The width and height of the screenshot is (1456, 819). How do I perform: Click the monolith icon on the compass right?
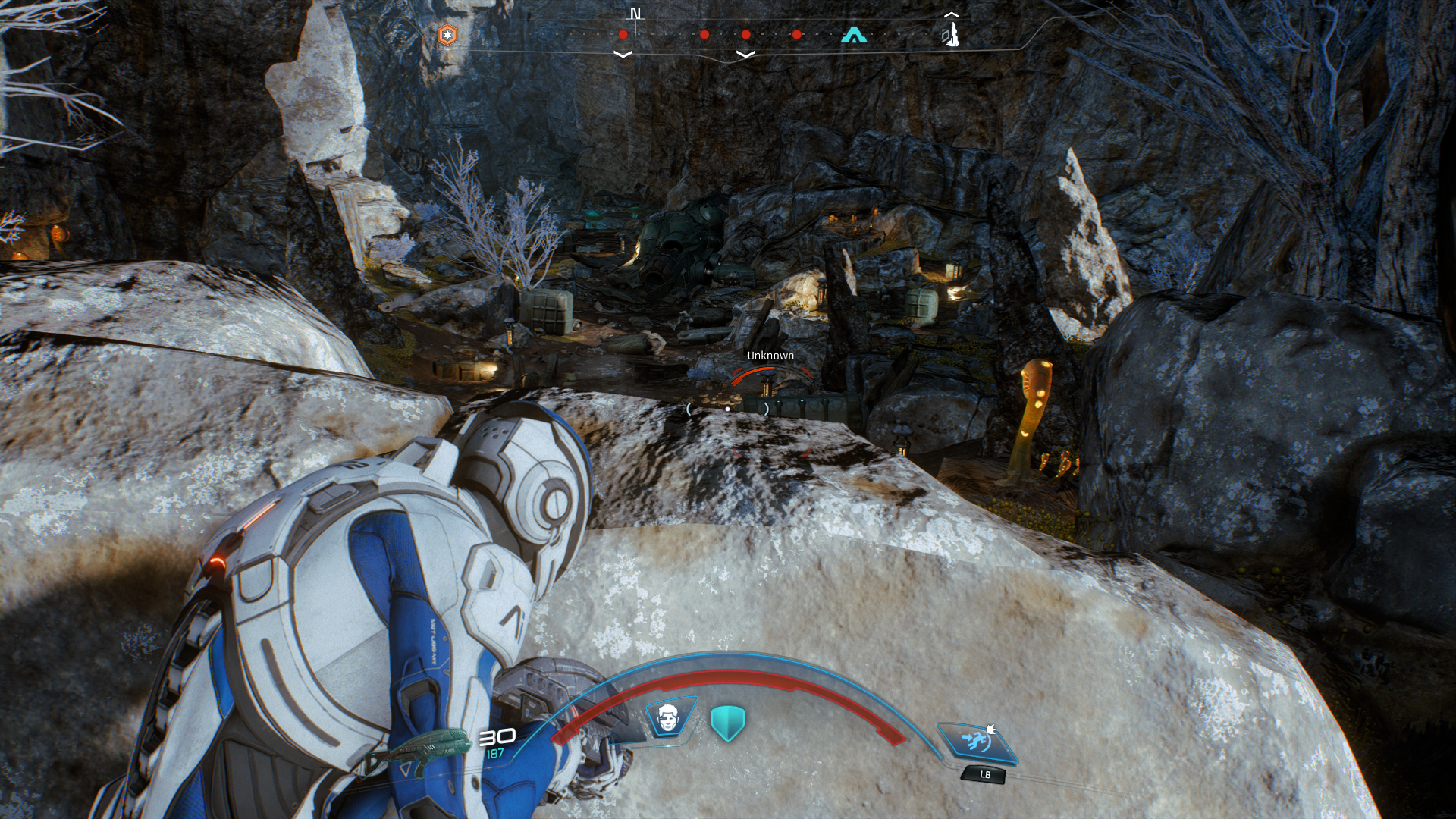coord(952,33)
